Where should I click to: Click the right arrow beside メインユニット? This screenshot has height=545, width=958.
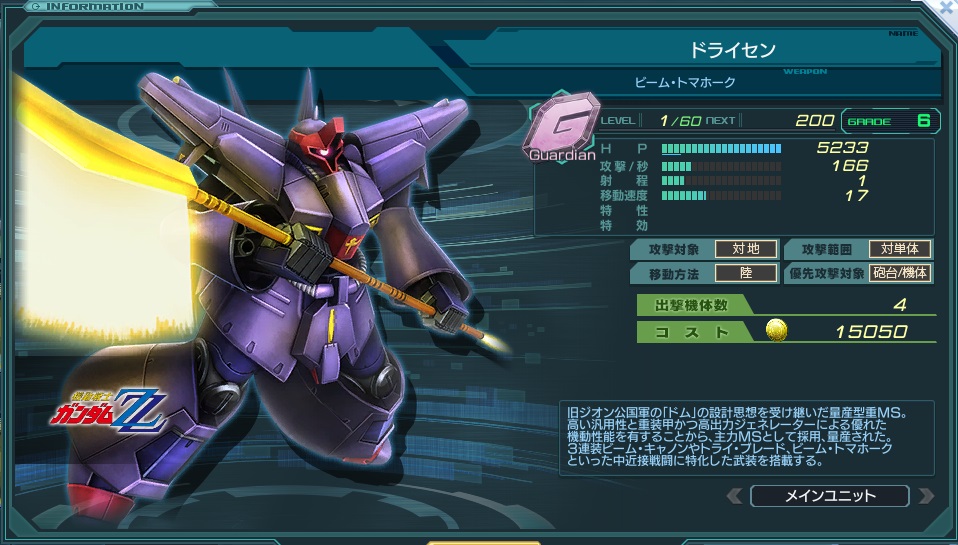(925, 496)
